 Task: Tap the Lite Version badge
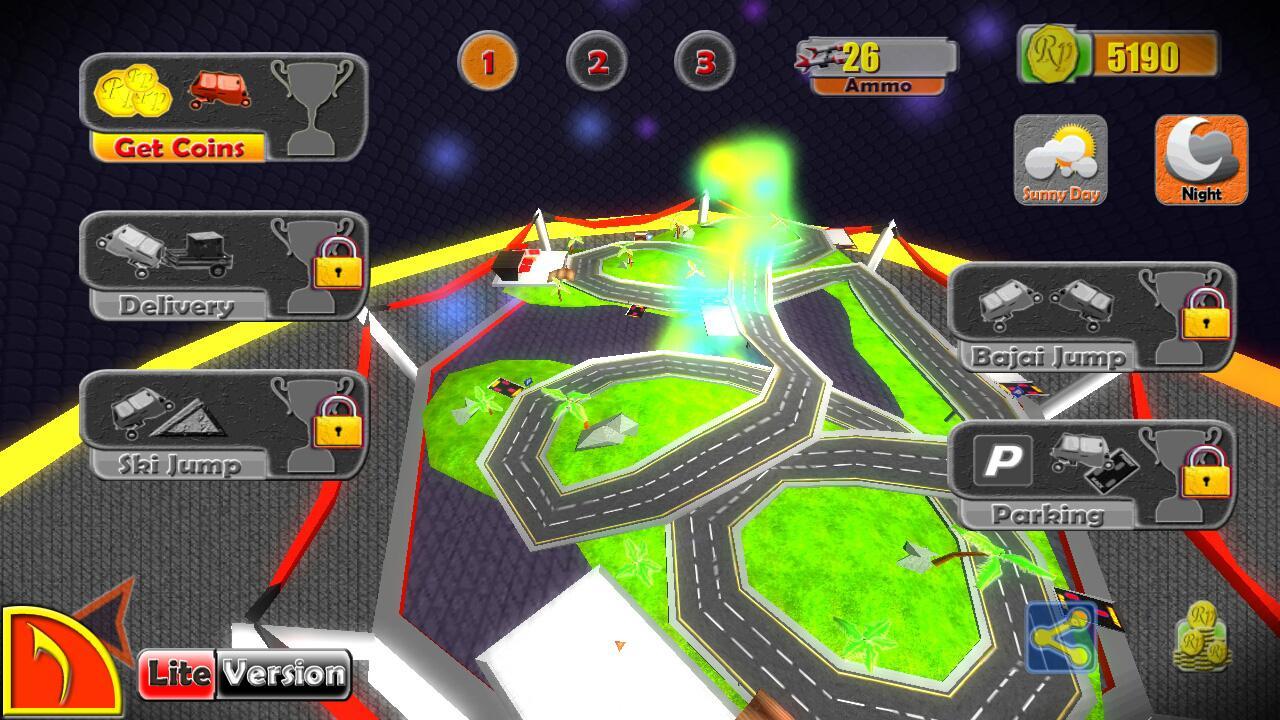pos(245,674)
